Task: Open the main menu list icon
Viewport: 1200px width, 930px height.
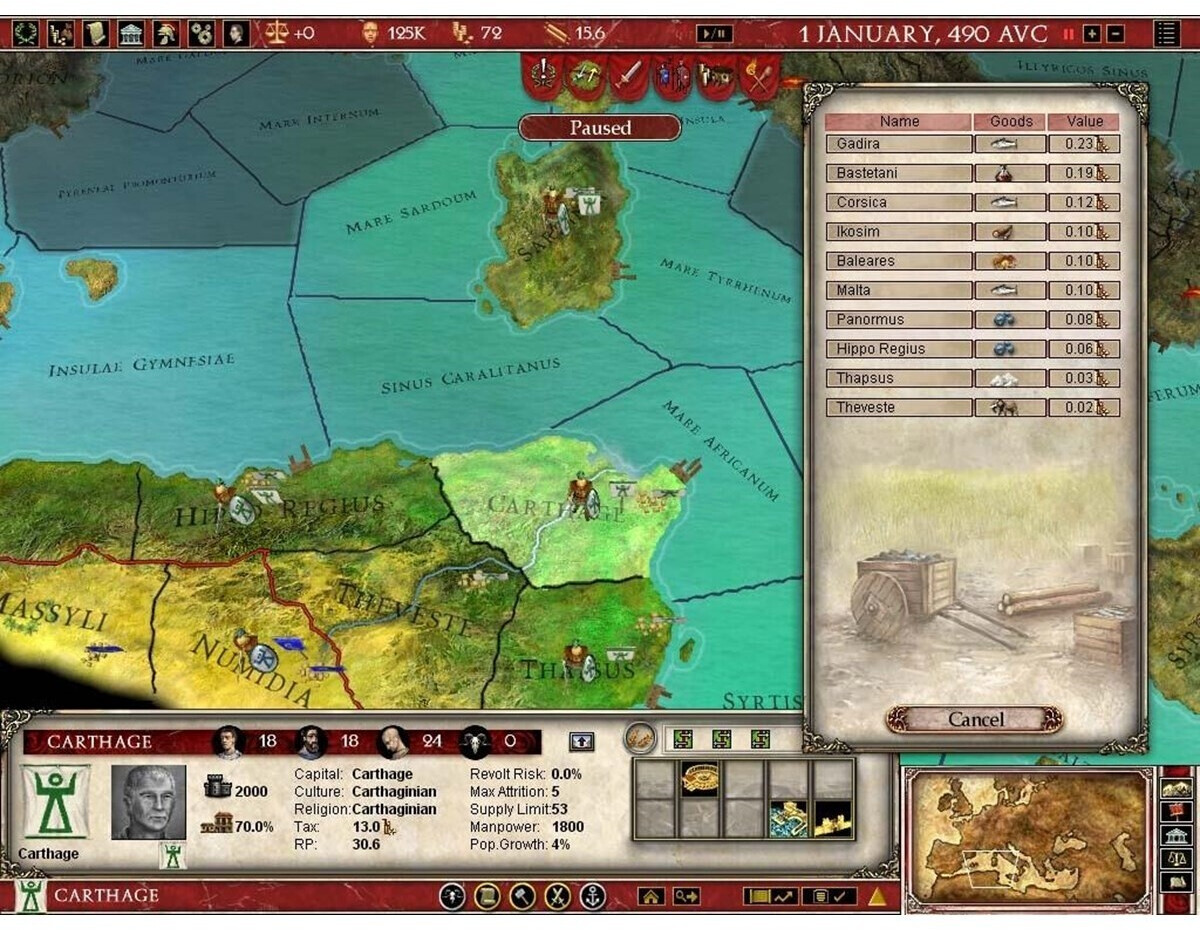Action: [1166, 33]
